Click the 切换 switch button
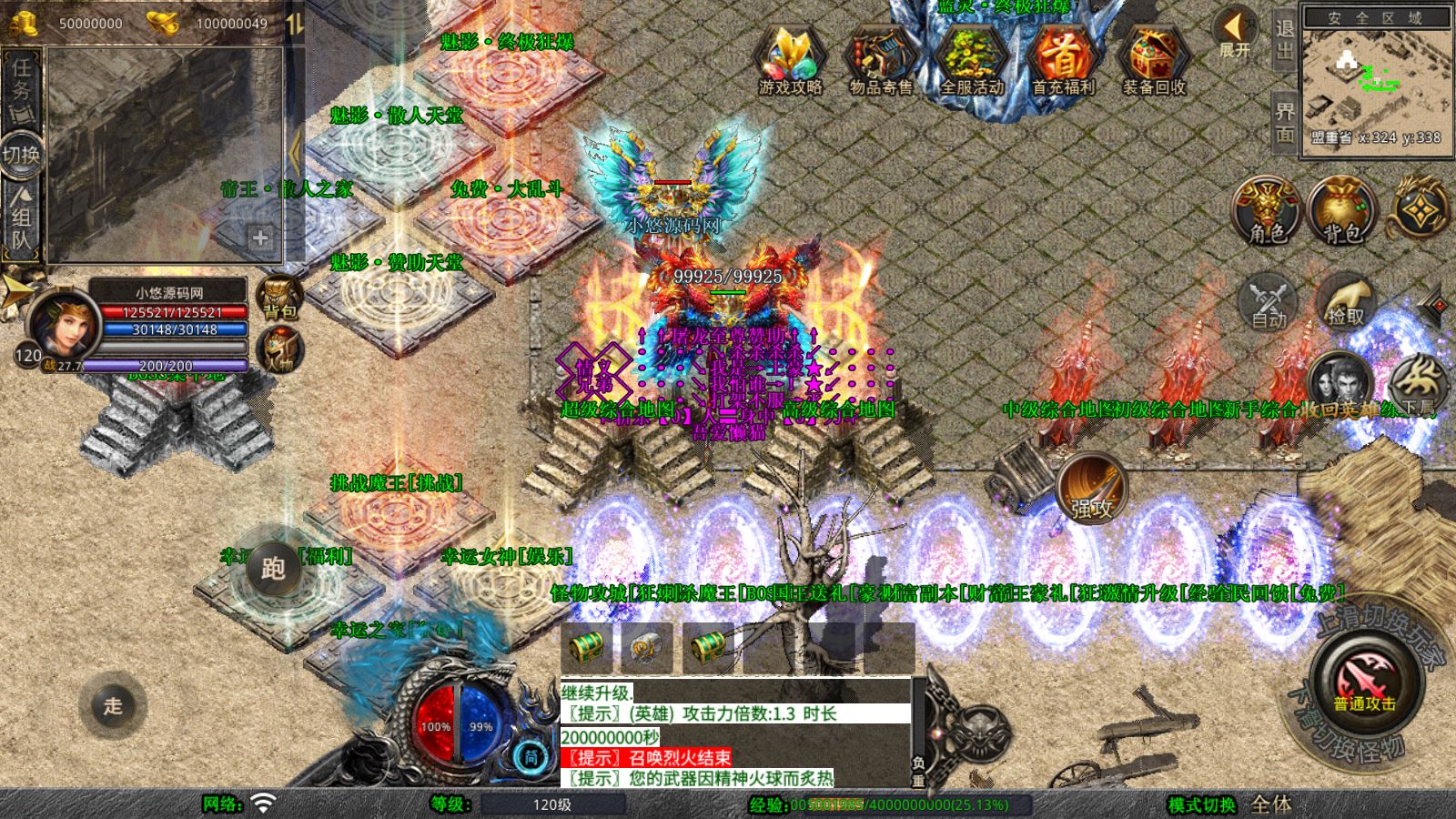The height and width of the screenshot is (819, 1456). pos(21,154)
